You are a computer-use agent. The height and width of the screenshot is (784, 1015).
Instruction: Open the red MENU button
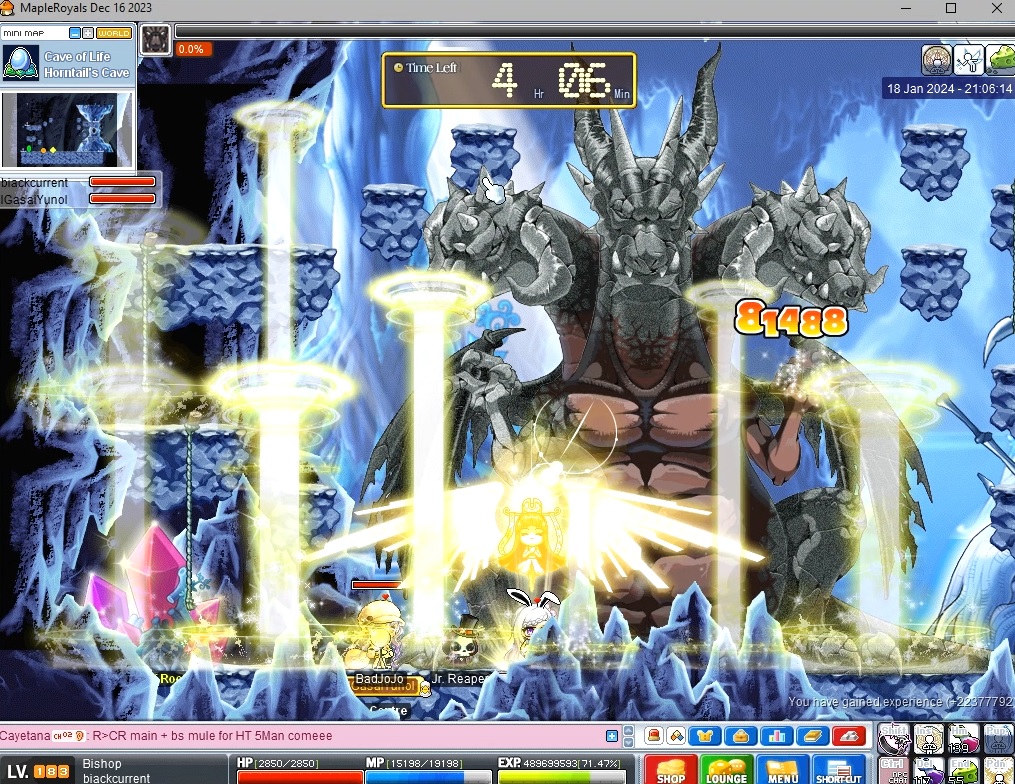pyautogui.click(x=782, y=770)
